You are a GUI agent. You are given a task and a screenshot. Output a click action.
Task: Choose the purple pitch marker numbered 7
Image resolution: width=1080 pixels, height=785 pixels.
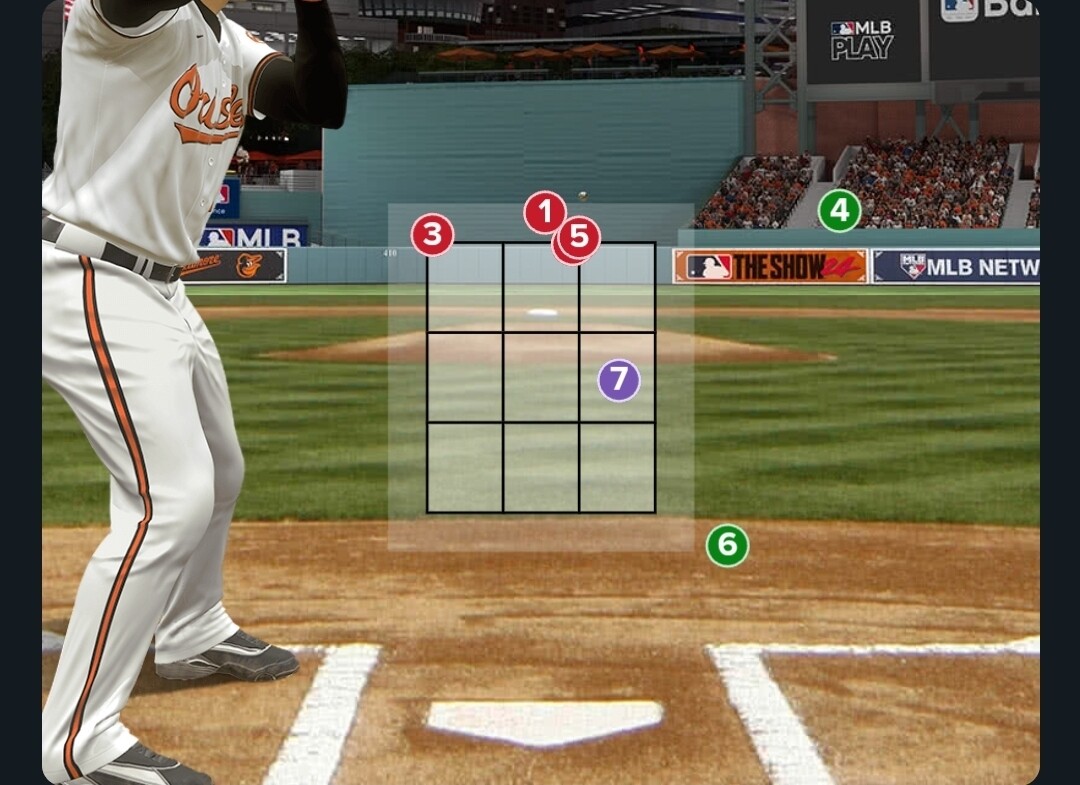(x=619, y=380)
